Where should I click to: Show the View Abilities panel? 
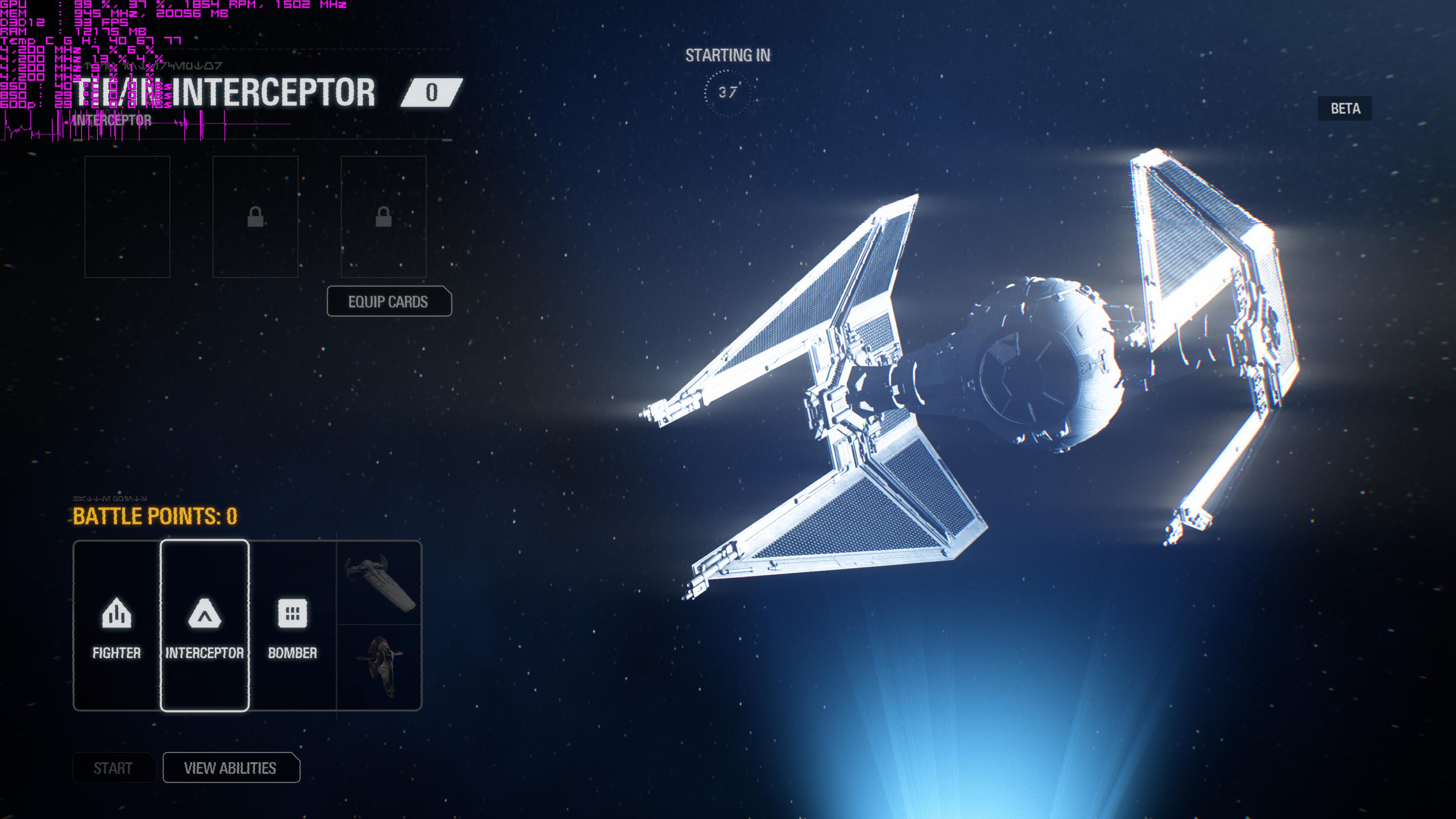pos(231,768)
